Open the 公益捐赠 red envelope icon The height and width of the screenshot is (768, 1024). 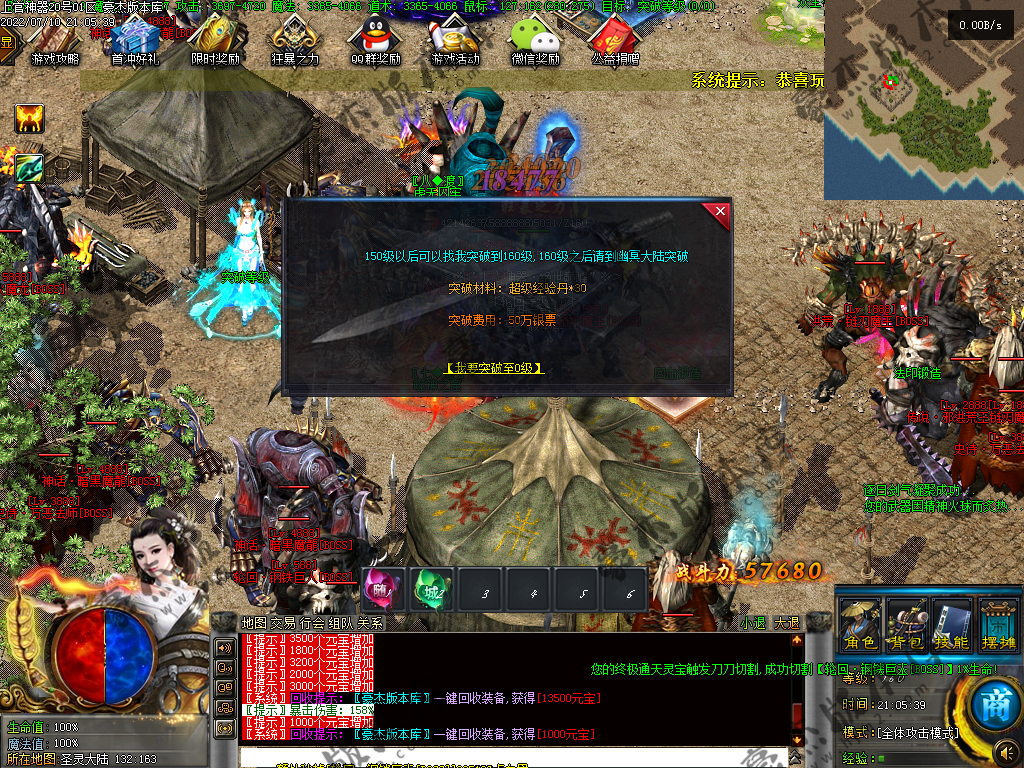(x=615, y=40)
